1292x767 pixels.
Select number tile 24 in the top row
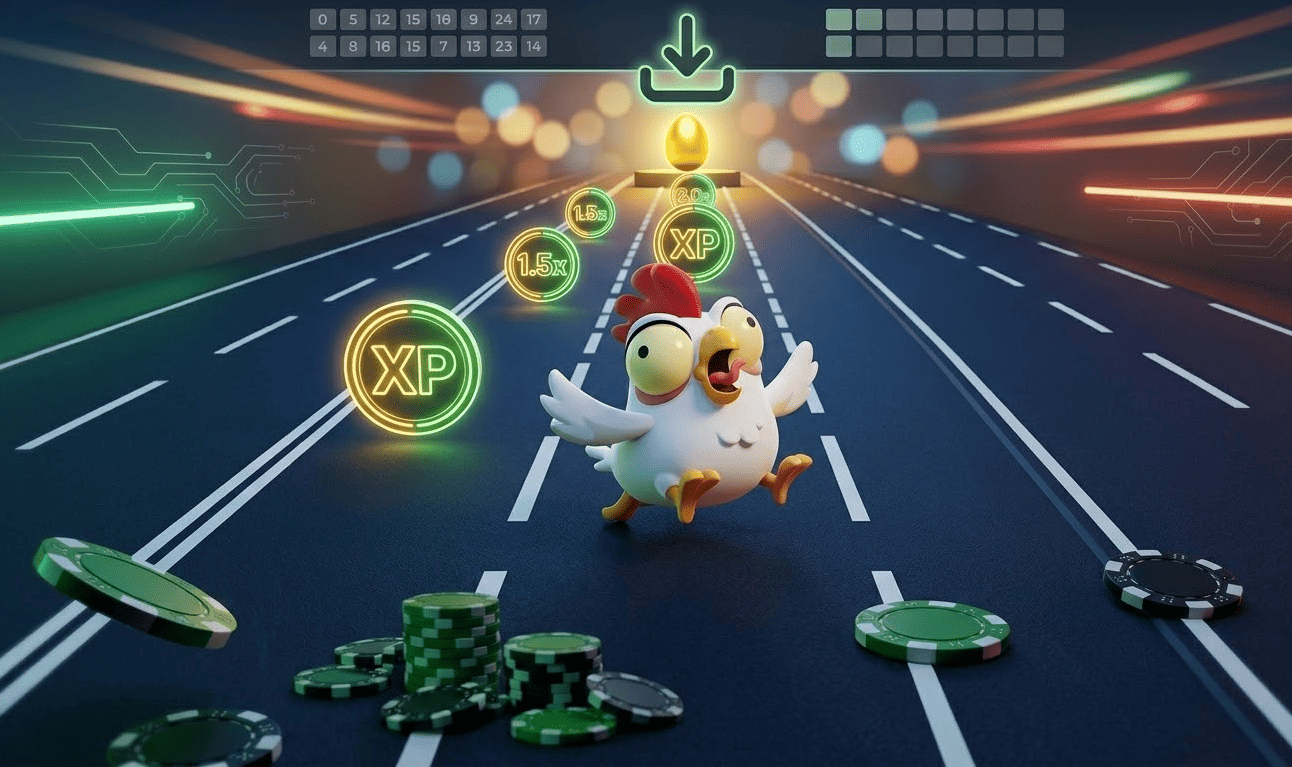point(502,18)
